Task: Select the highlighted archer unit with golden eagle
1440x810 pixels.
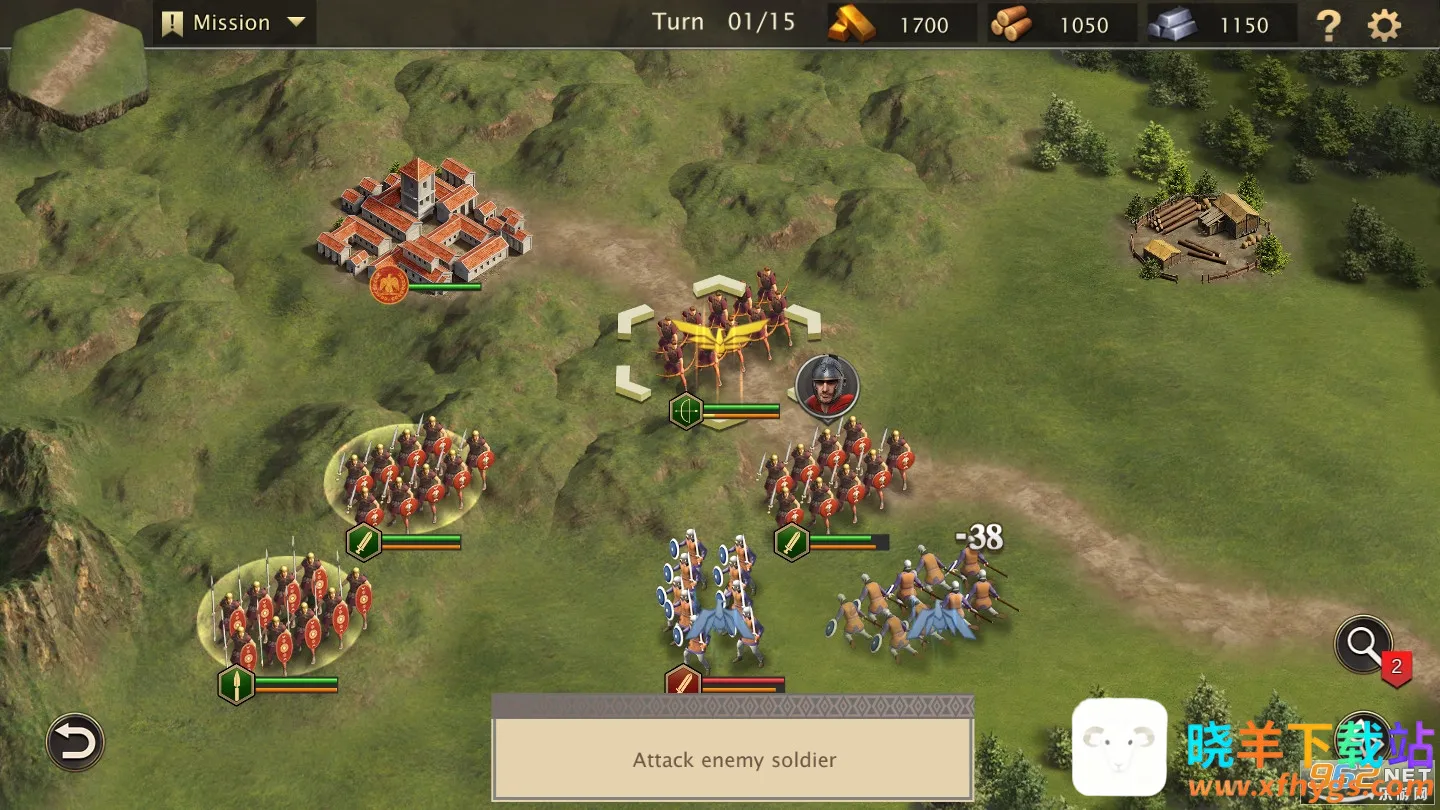Action: [x=718, y=335]
